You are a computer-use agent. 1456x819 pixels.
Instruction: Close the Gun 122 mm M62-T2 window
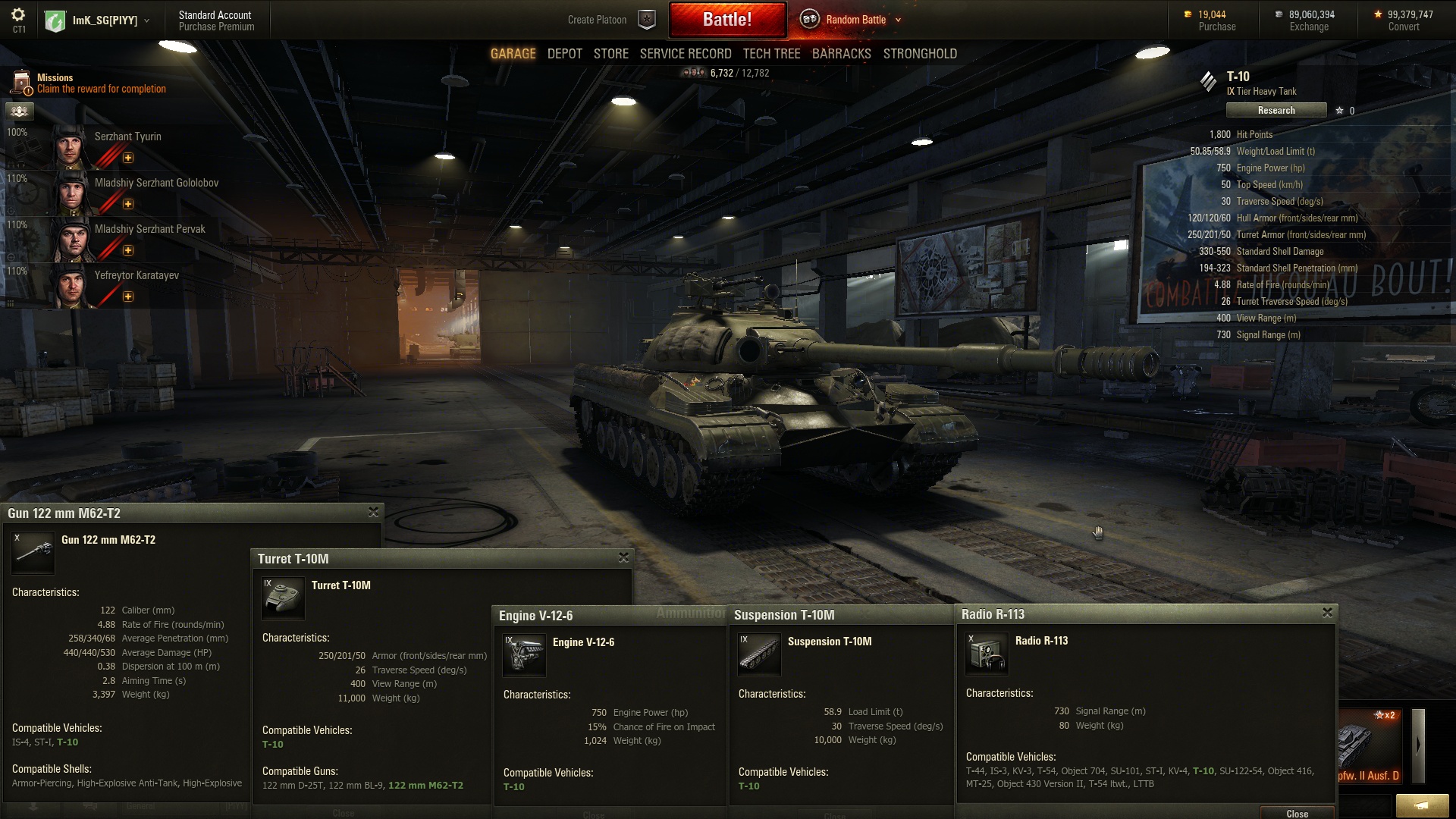(x=373, y=513)
